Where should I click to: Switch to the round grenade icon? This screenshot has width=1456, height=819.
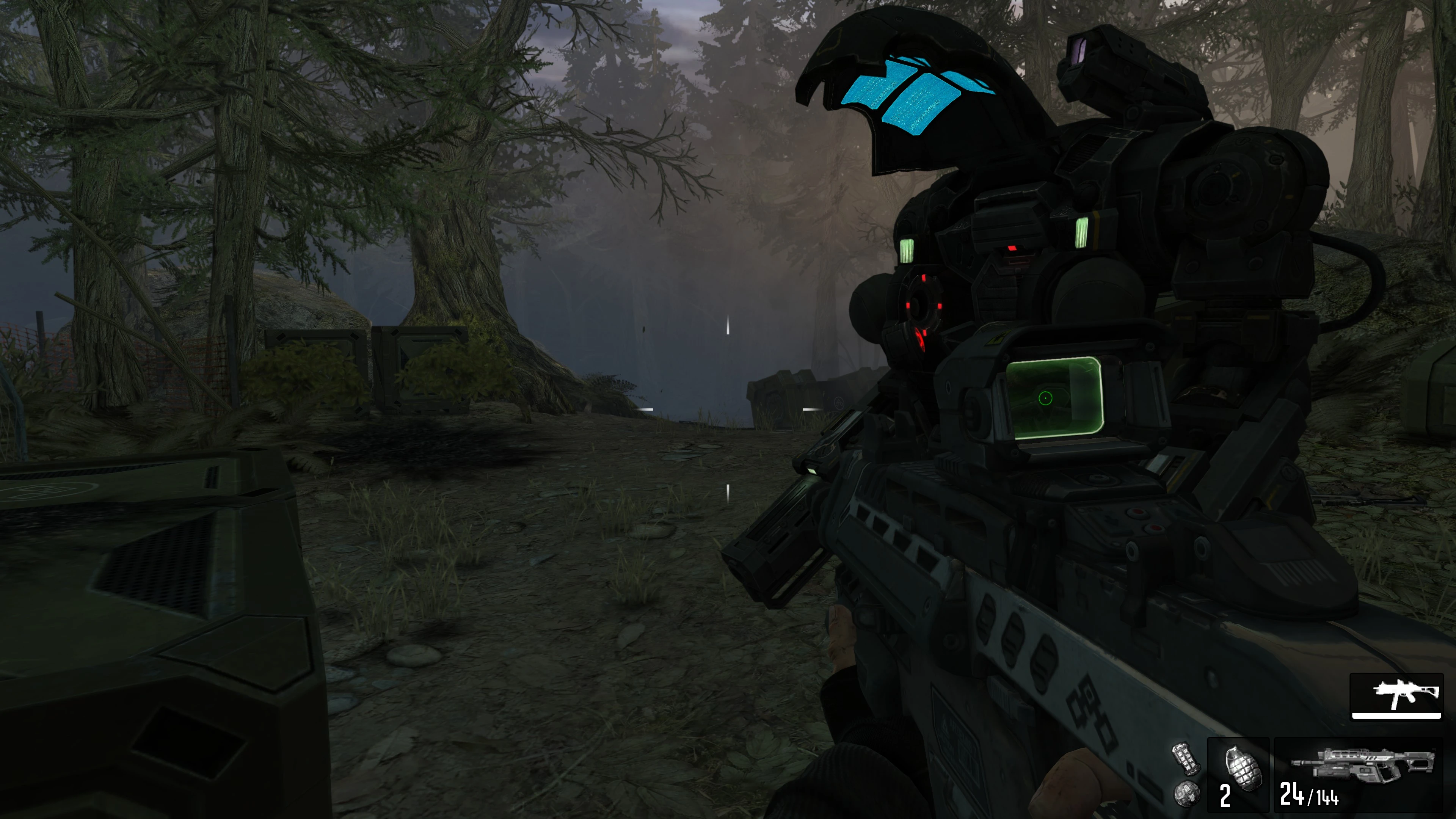point(1186,792)
